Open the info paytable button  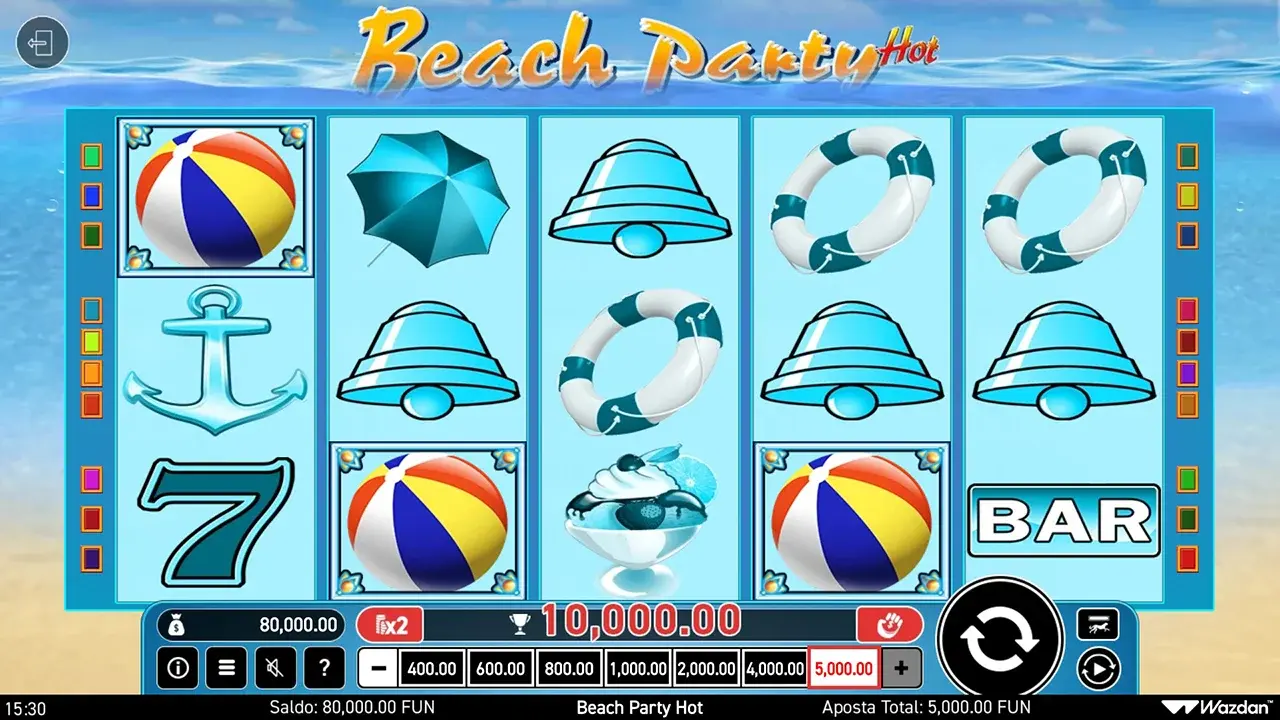(x=177, y=667)
